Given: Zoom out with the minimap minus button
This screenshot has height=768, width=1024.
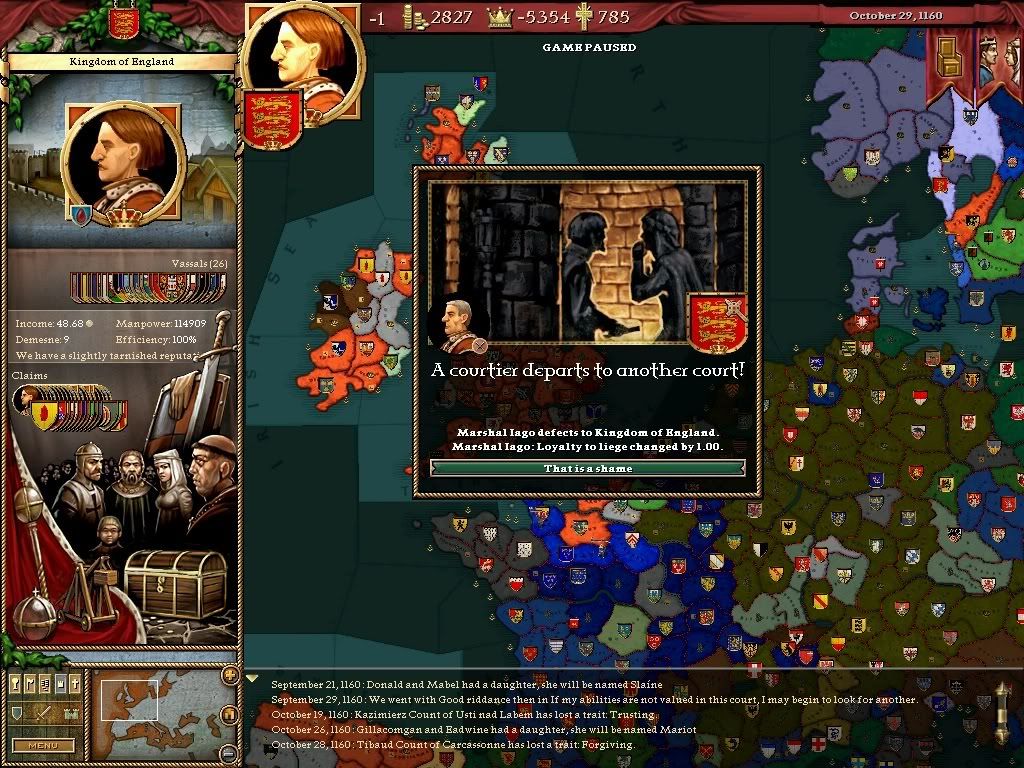Looking at the screenshot, I should (x=229, y=752).
